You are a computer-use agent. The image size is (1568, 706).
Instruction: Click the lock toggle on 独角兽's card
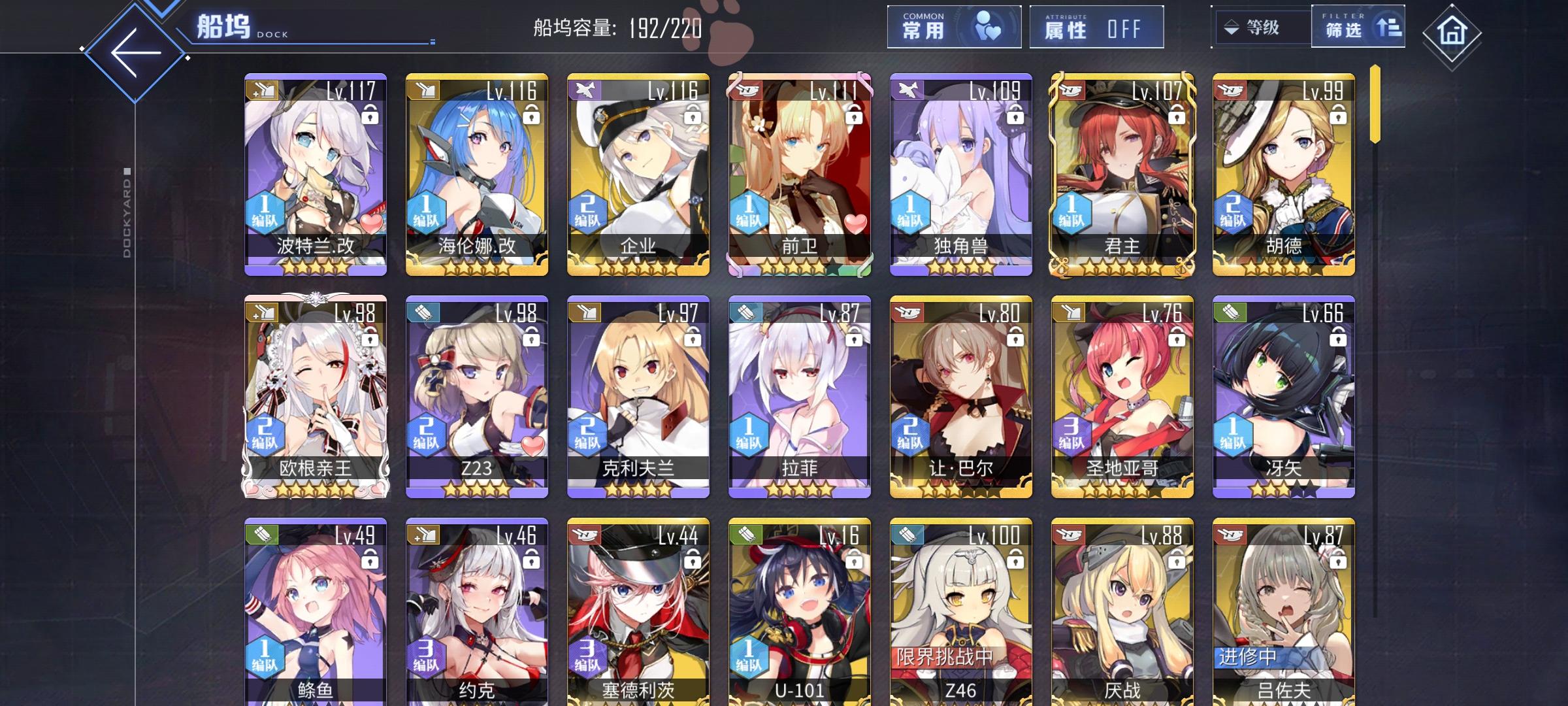[x=1016, y=116]
